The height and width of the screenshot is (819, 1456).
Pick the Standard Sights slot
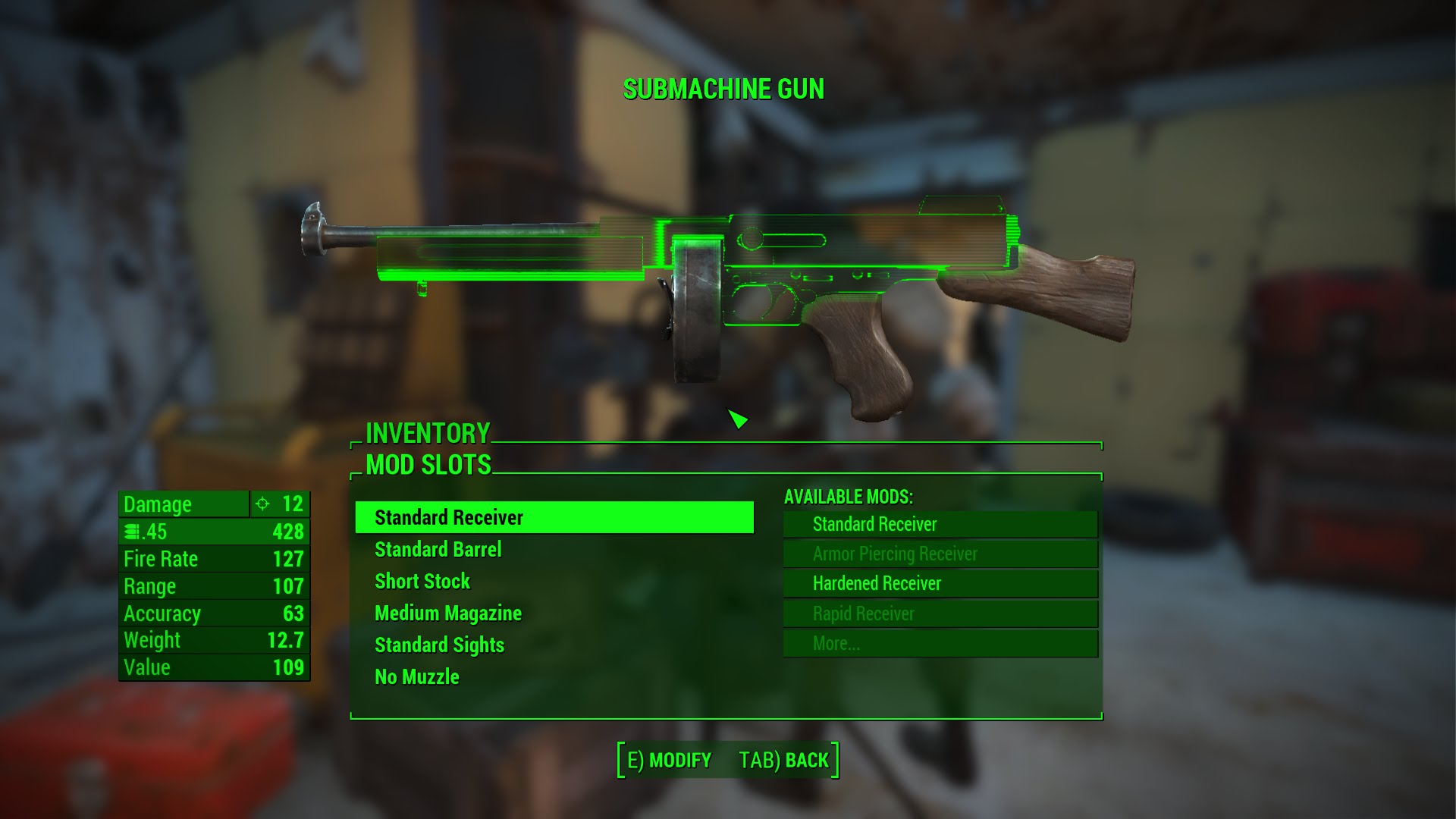click(439, 645)
